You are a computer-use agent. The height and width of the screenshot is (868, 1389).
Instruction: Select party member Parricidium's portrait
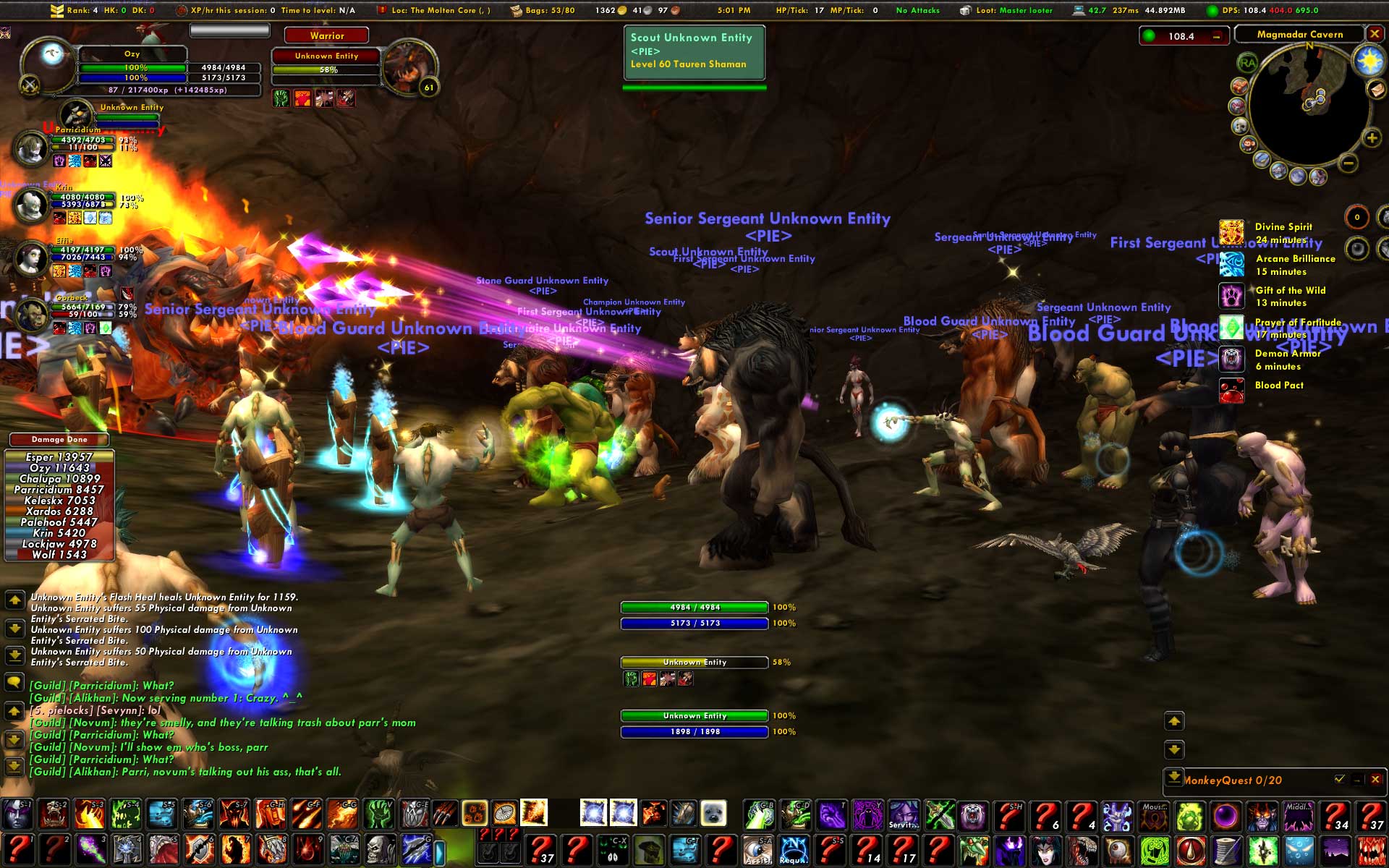[30, 148]
